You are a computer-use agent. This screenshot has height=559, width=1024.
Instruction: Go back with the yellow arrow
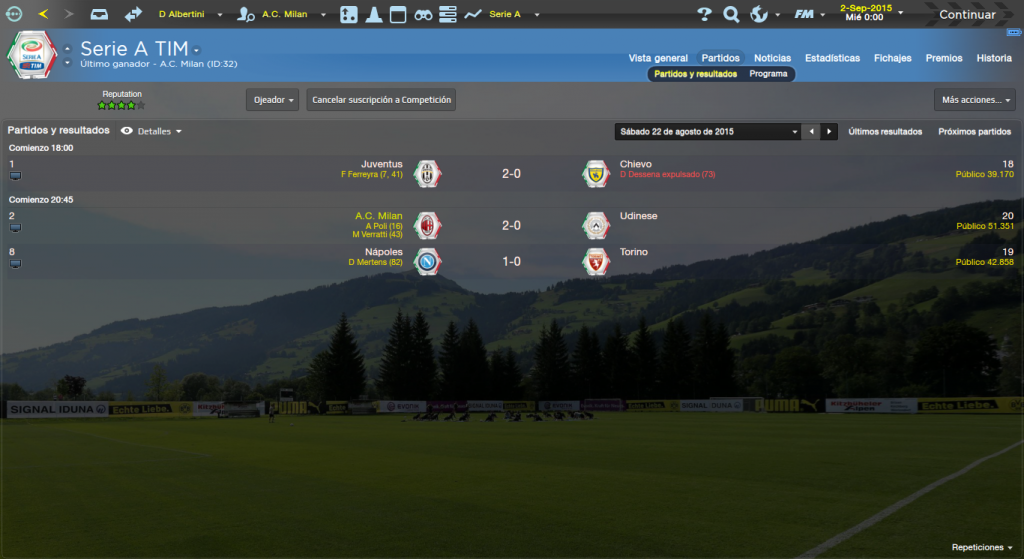click(x=43, y=14)
